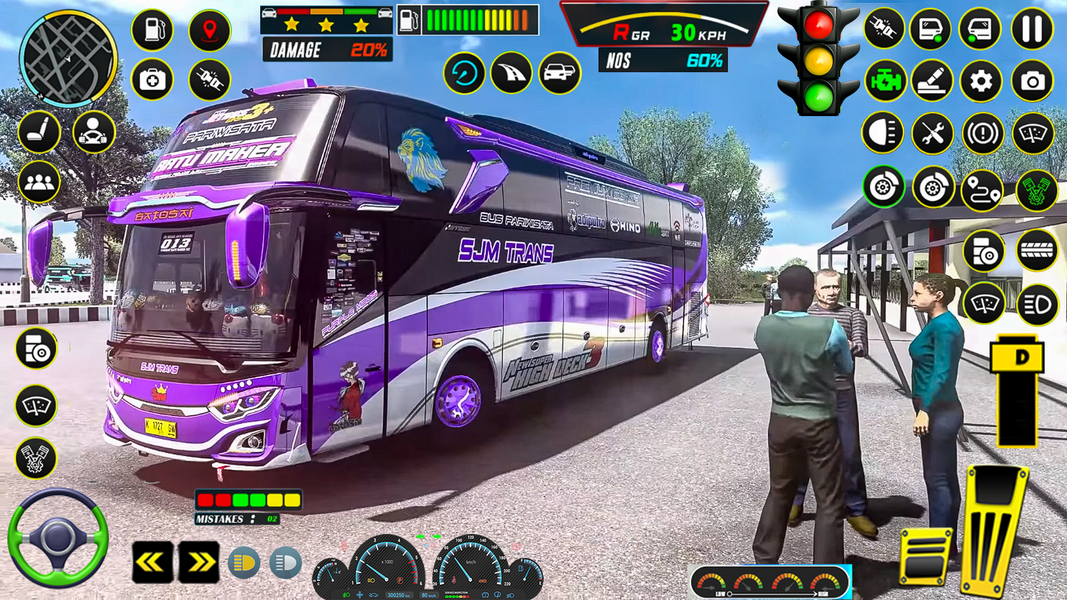Open the gear settings button
Viewport: 1067px width, 600px height.
981,81
